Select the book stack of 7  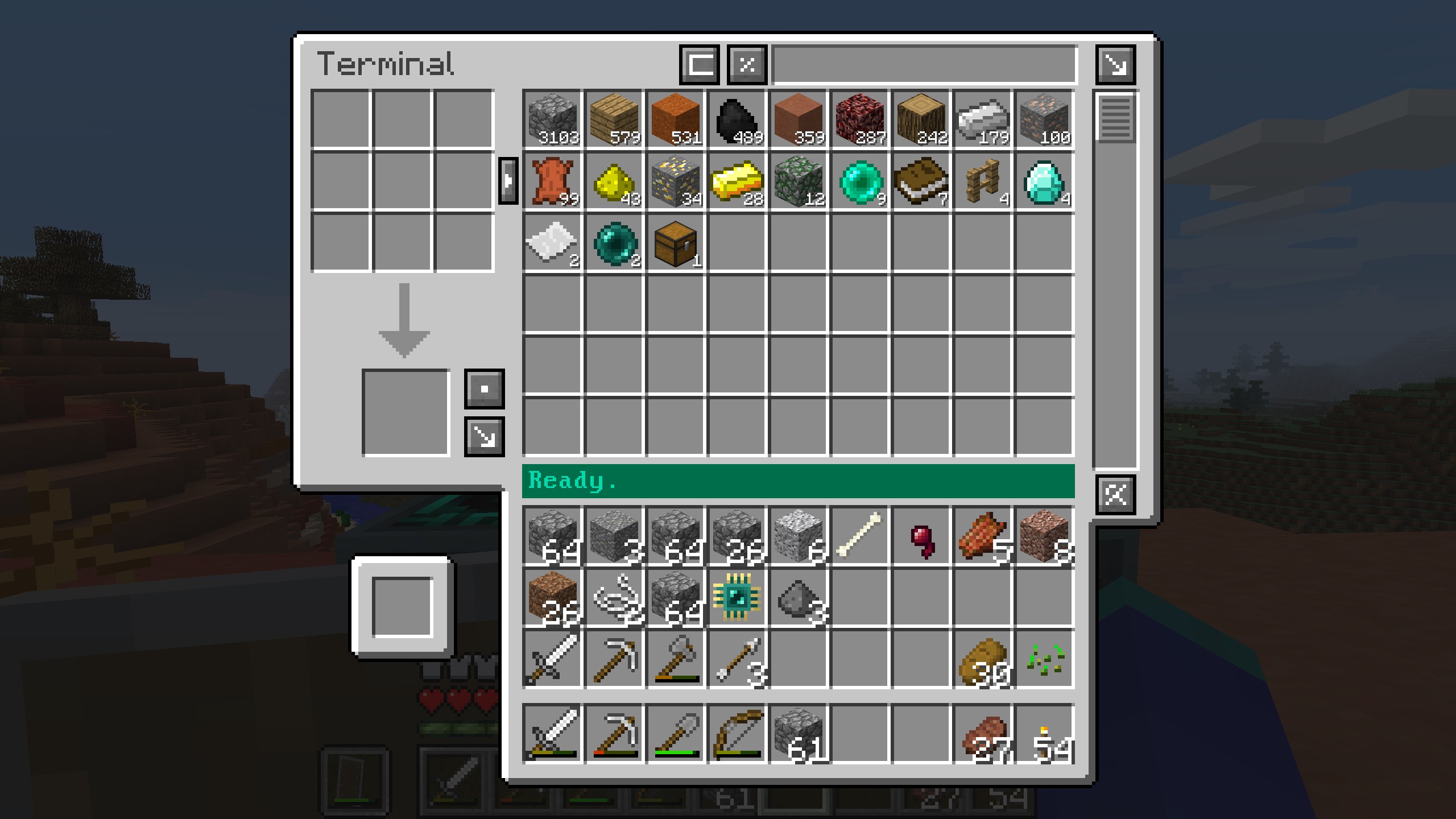click(x=921, y=181)
